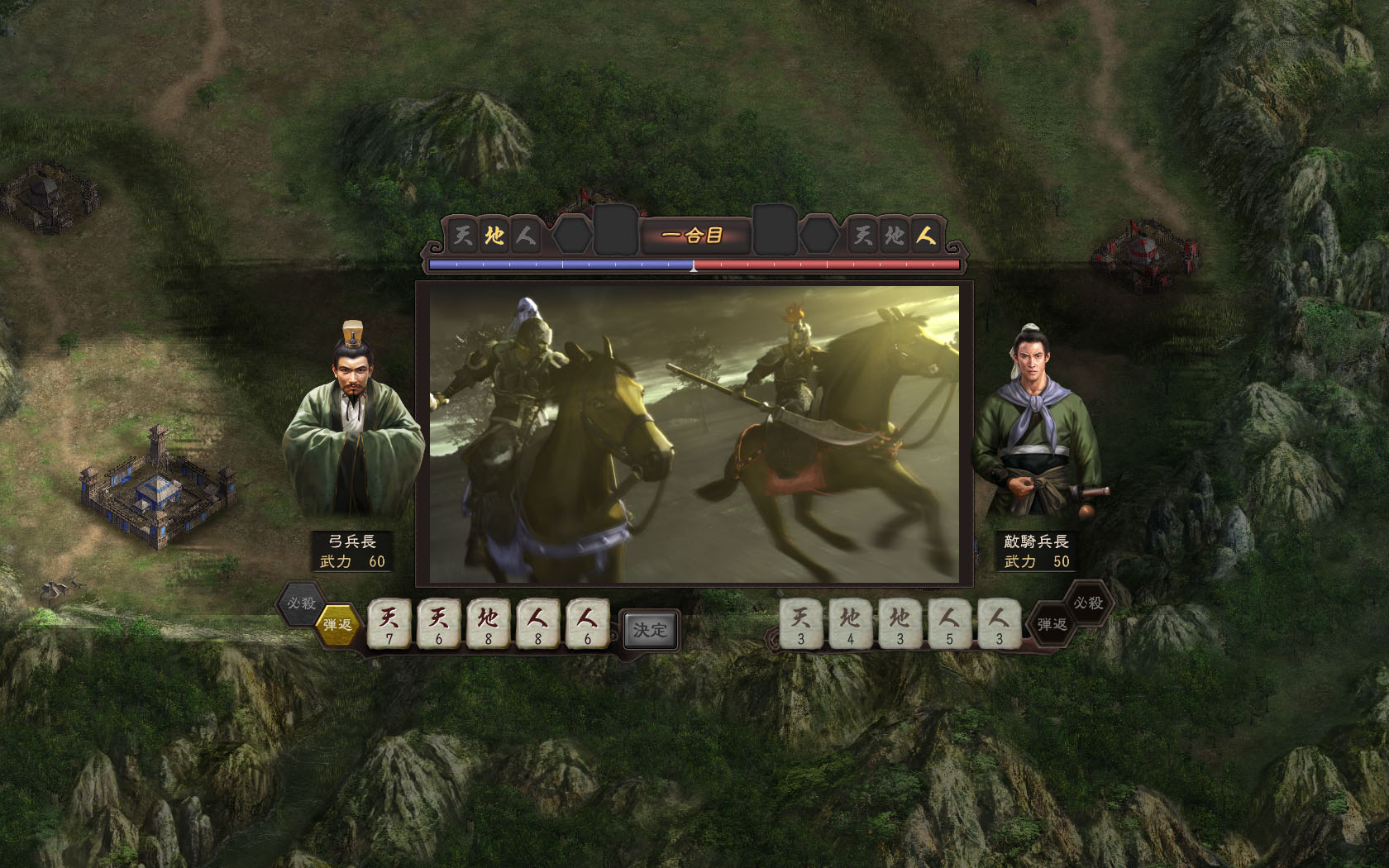Viewport: 1389px width, 868px height.
Task: Pick the rightmost 人 card numbered 6
Action: click(589, 624)
